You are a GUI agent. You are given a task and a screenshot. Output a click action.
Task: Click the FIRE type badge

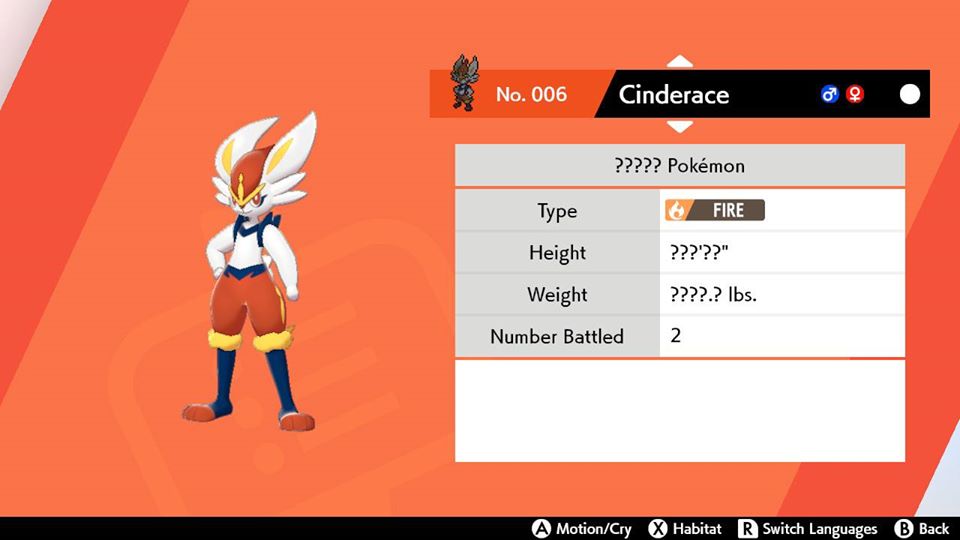point(715,211)
